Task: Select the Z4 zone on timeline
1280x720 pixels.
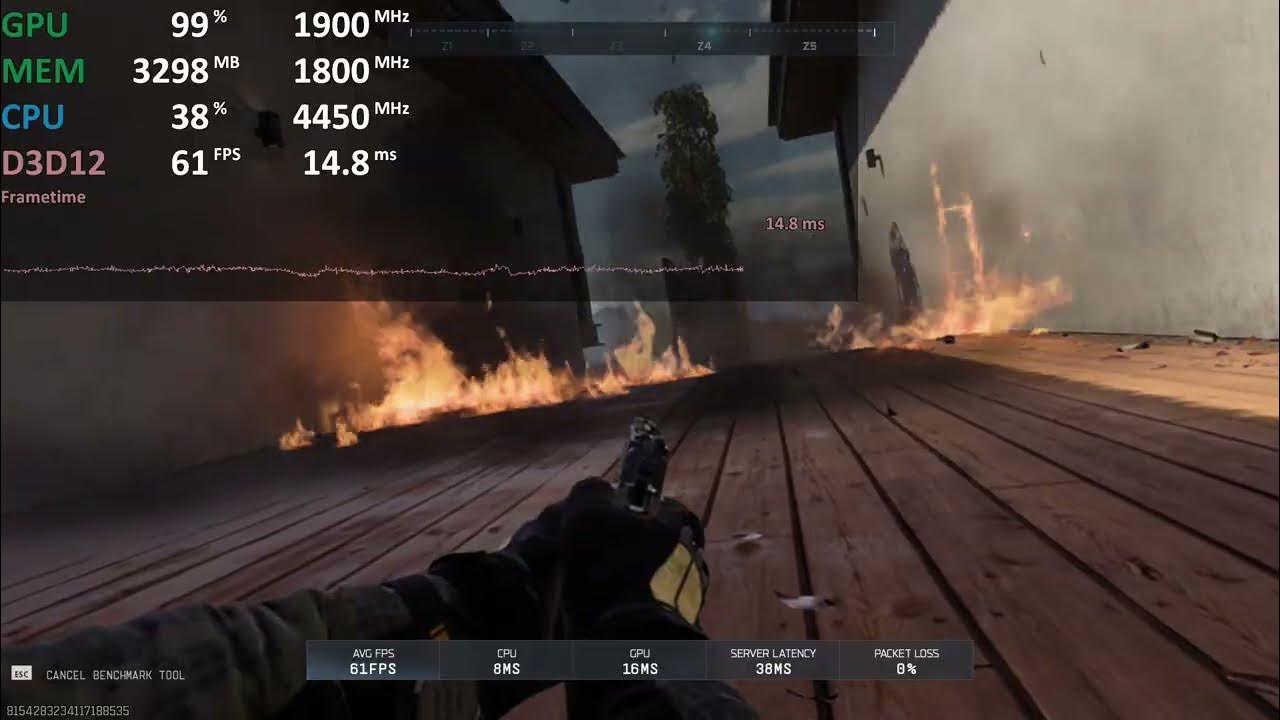Action: (x=706, y=45)
